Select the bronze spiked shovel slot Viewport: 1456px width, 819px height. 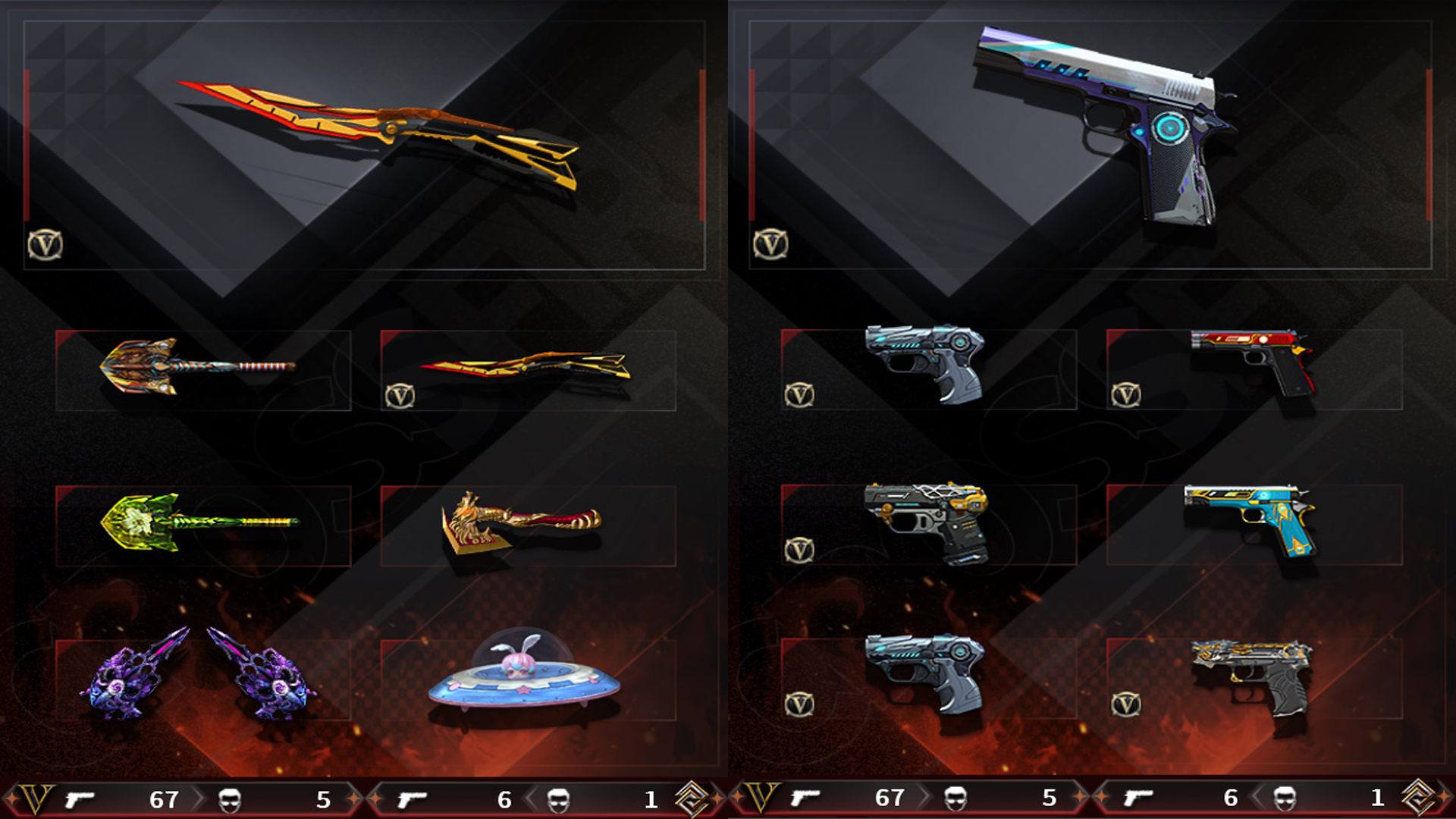pos(202,370)
